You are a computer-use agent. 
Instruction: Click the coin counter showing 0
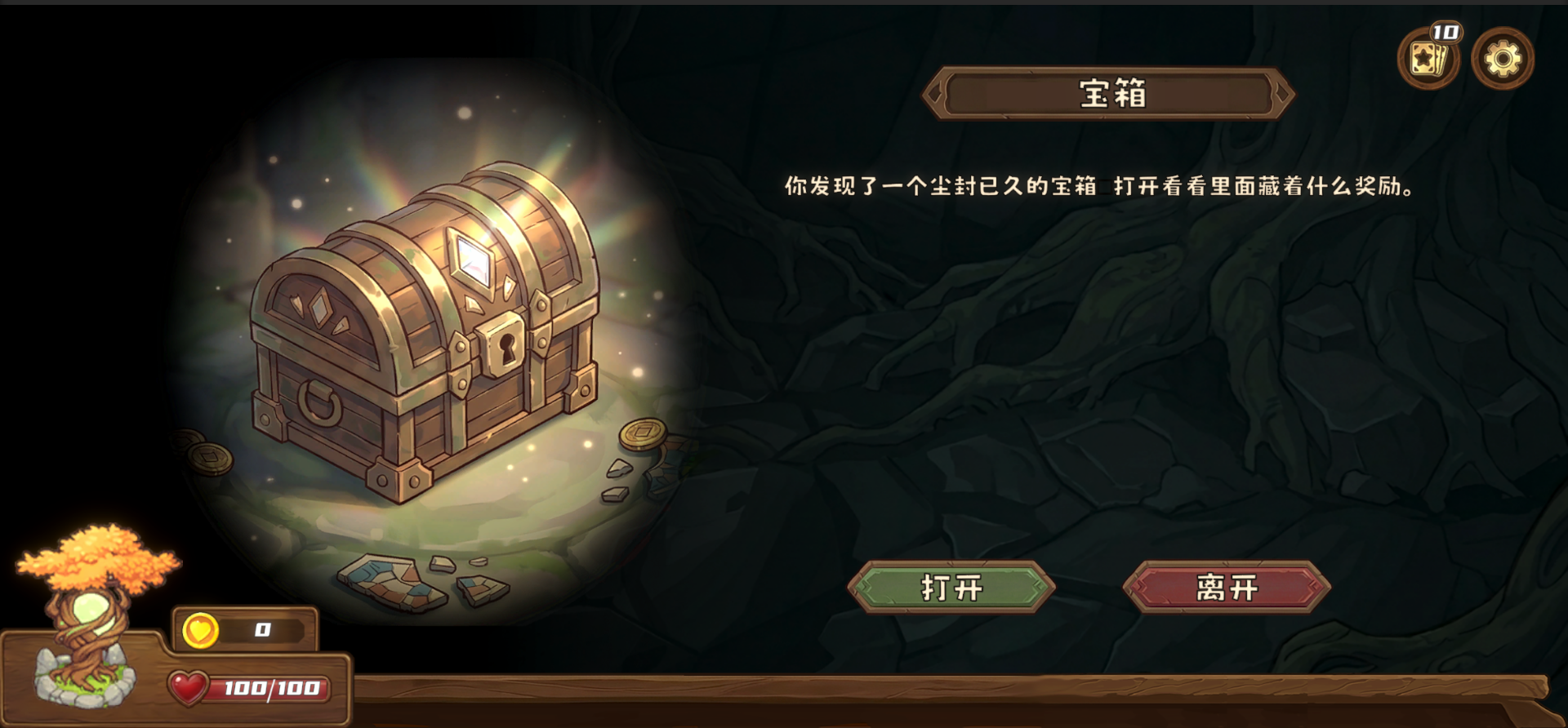click(260, 628)
